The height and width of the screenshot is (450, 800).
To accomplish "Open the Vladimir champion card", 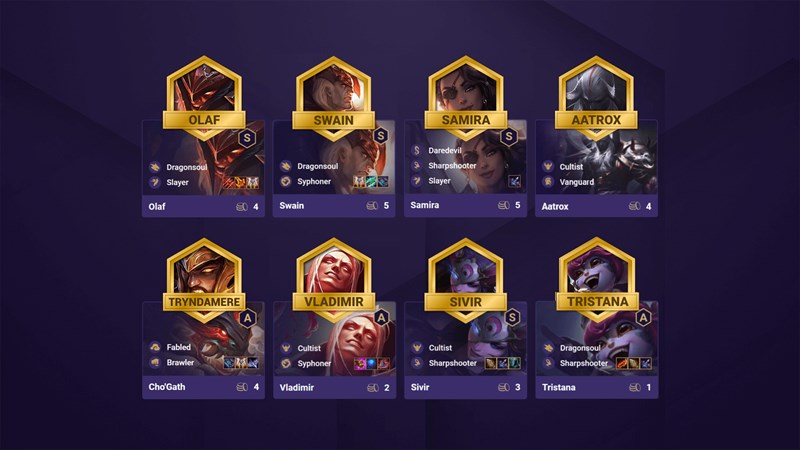I will [334, 345].
